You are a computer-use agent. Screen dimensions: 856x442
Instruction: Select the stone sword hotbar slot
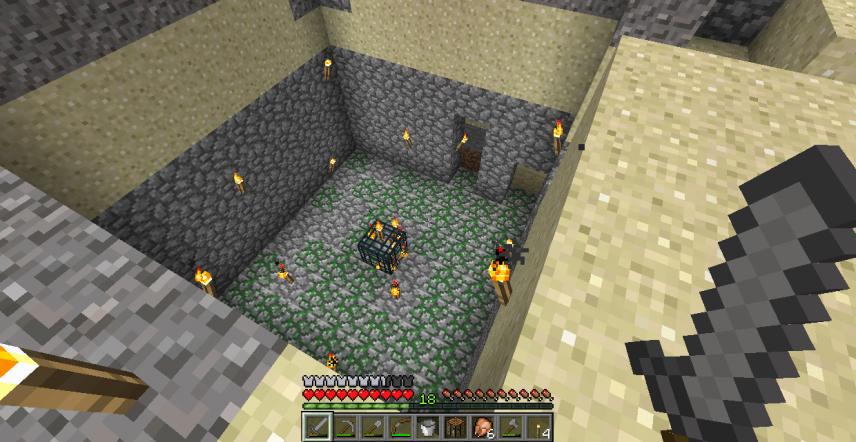tap(315, 427)
